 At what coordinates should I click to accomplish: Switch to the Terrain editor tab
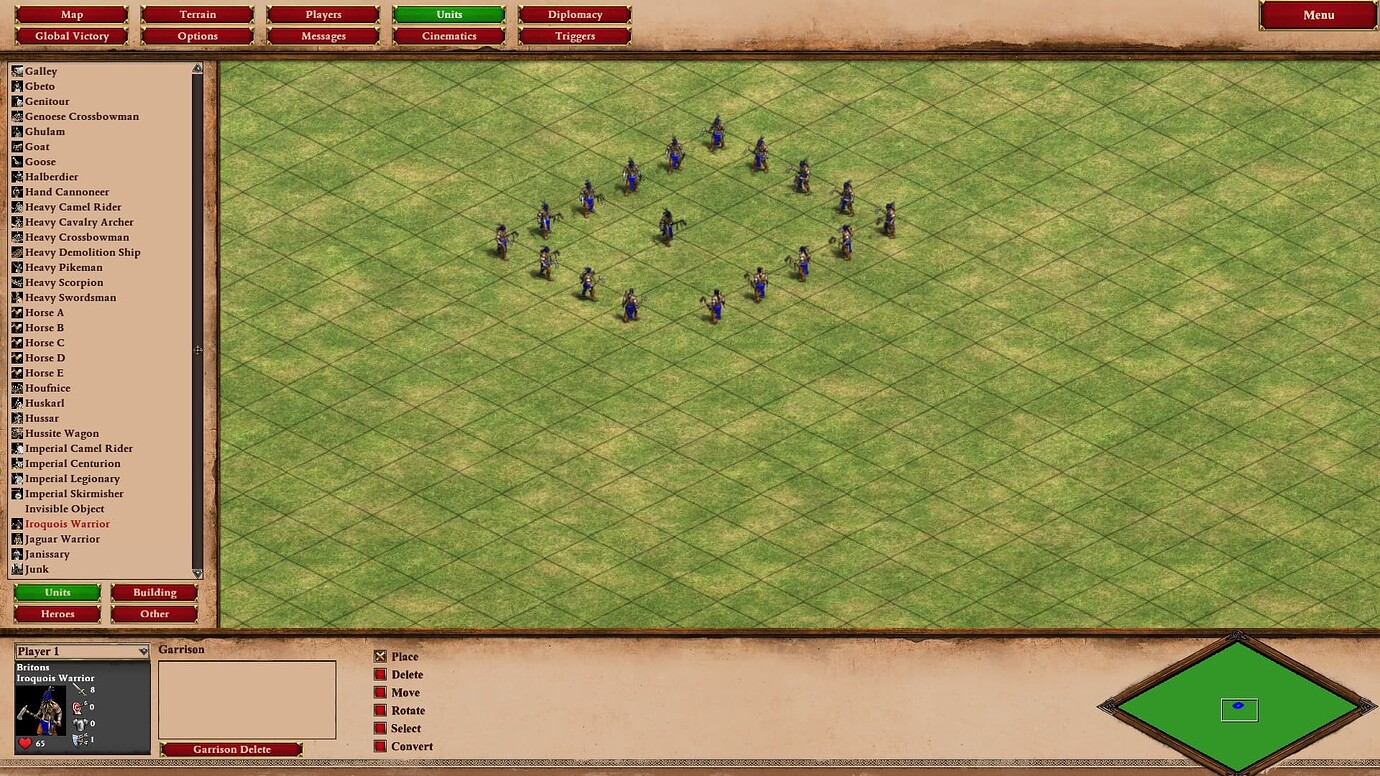pyautogui.click(x=197, y=14)
